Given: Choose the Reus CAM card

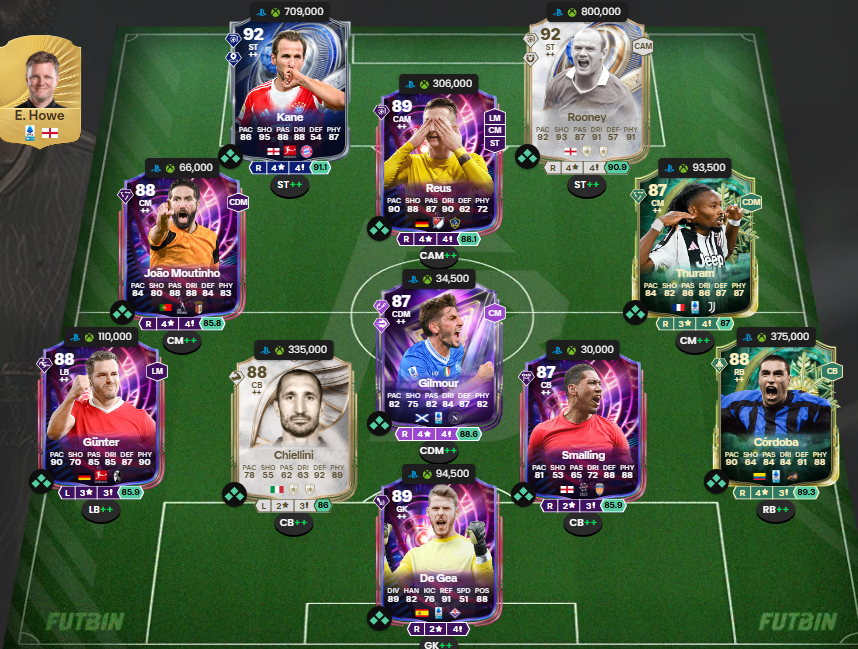Looking at the screenshot, I should pyautogui.click(x=437, y=160).
